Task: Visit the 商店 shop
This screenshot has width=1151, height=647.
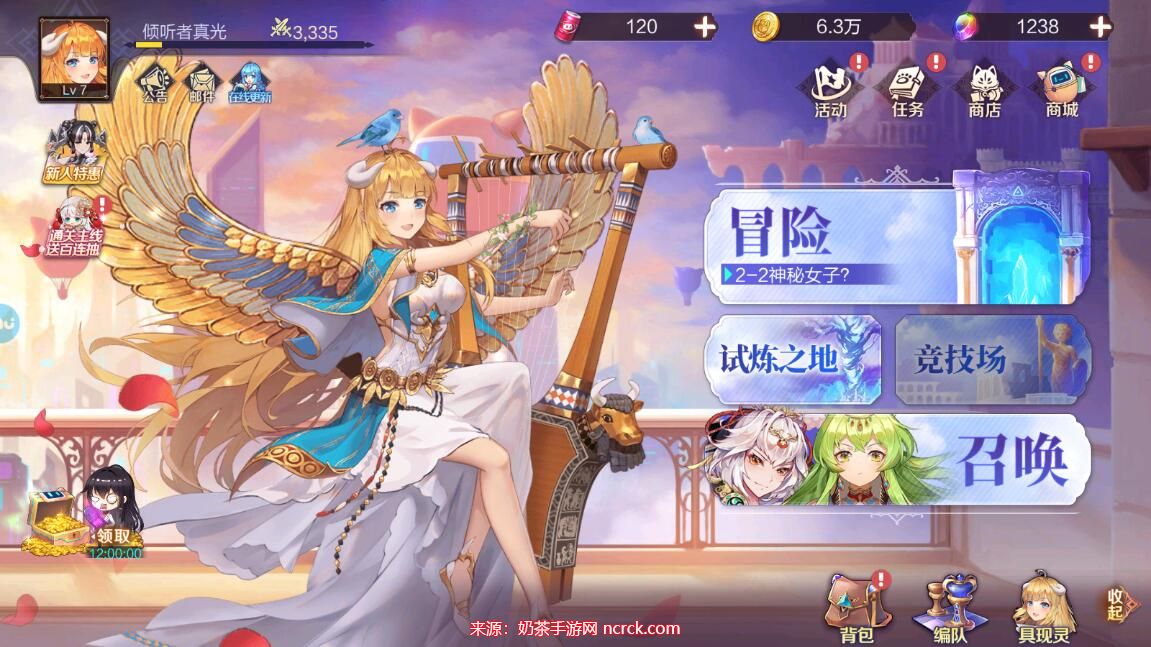Action: tap(985, 88)
